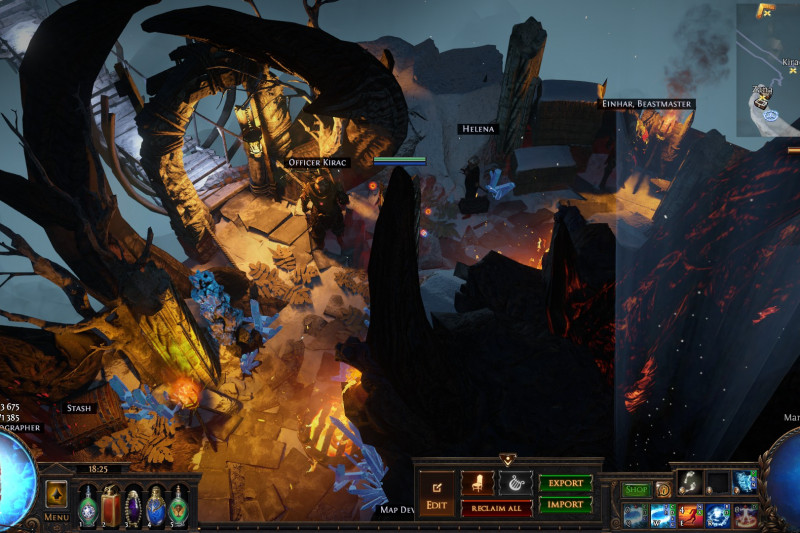Use the green diamond flask in slot 1
800x533 pixels.
(x=88, y=505)
